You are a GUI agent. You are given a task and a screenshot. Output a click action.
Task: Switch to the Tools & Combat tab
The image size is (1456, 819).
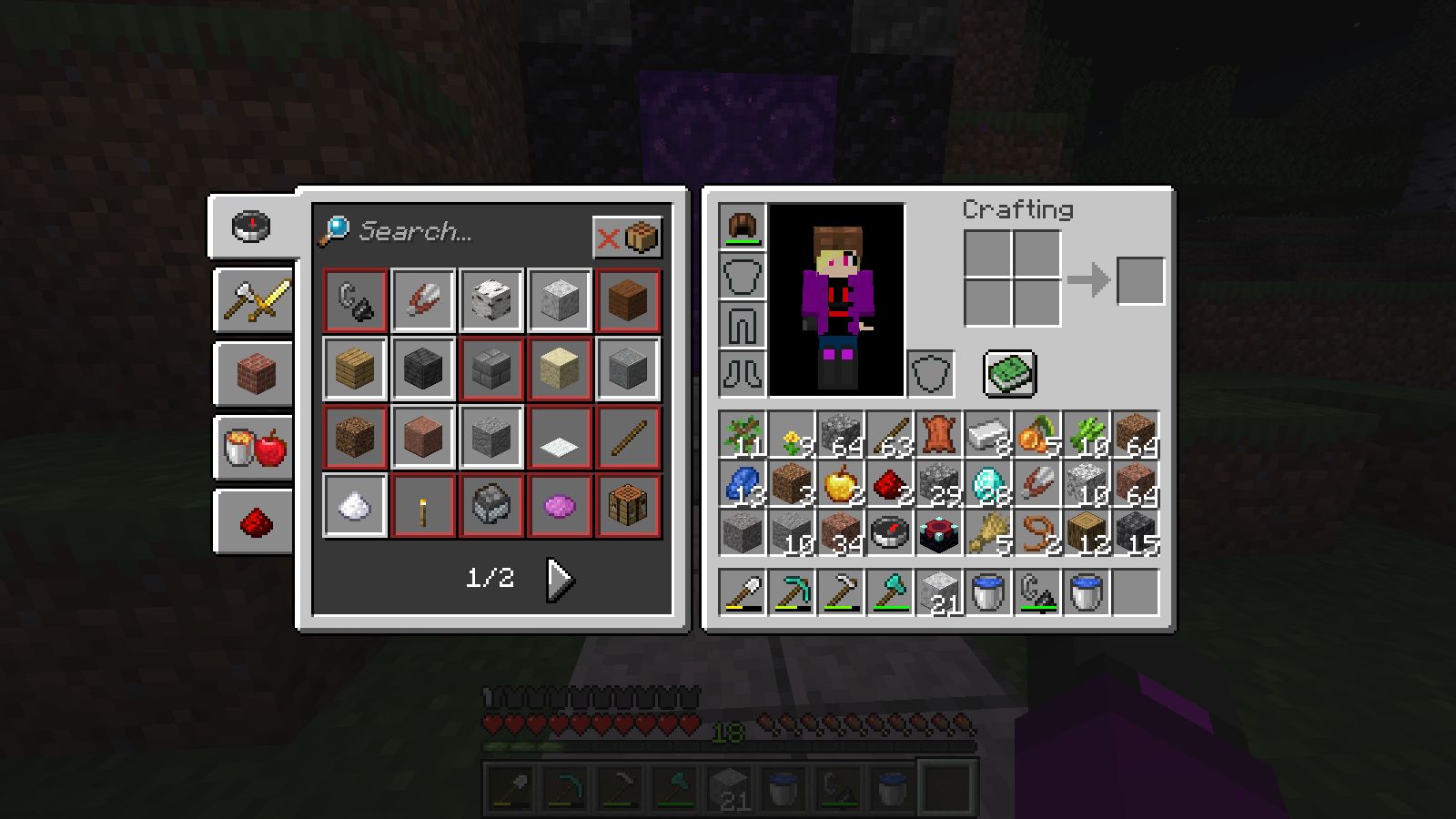(253, 301)
